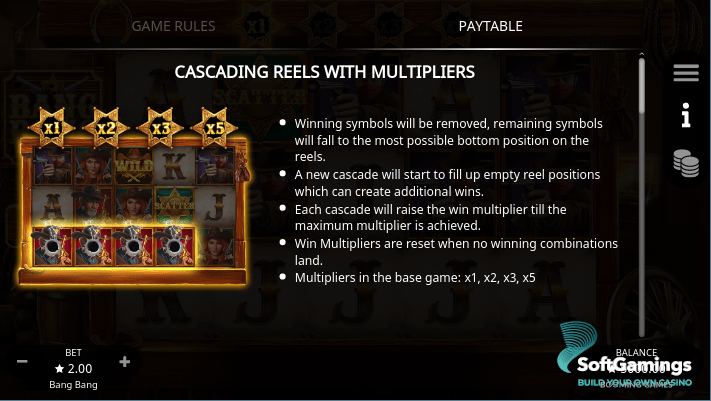The height and width of the screenshot is (401, 711).
Task: Decrease the bet with minus button
Action: click(x=22, y=362)
